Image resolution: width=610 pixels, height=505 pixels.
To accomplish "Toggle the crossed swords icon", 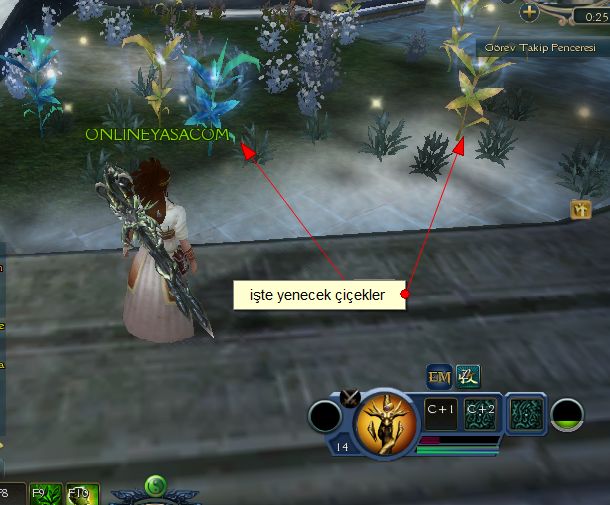I will coord(350,397).
